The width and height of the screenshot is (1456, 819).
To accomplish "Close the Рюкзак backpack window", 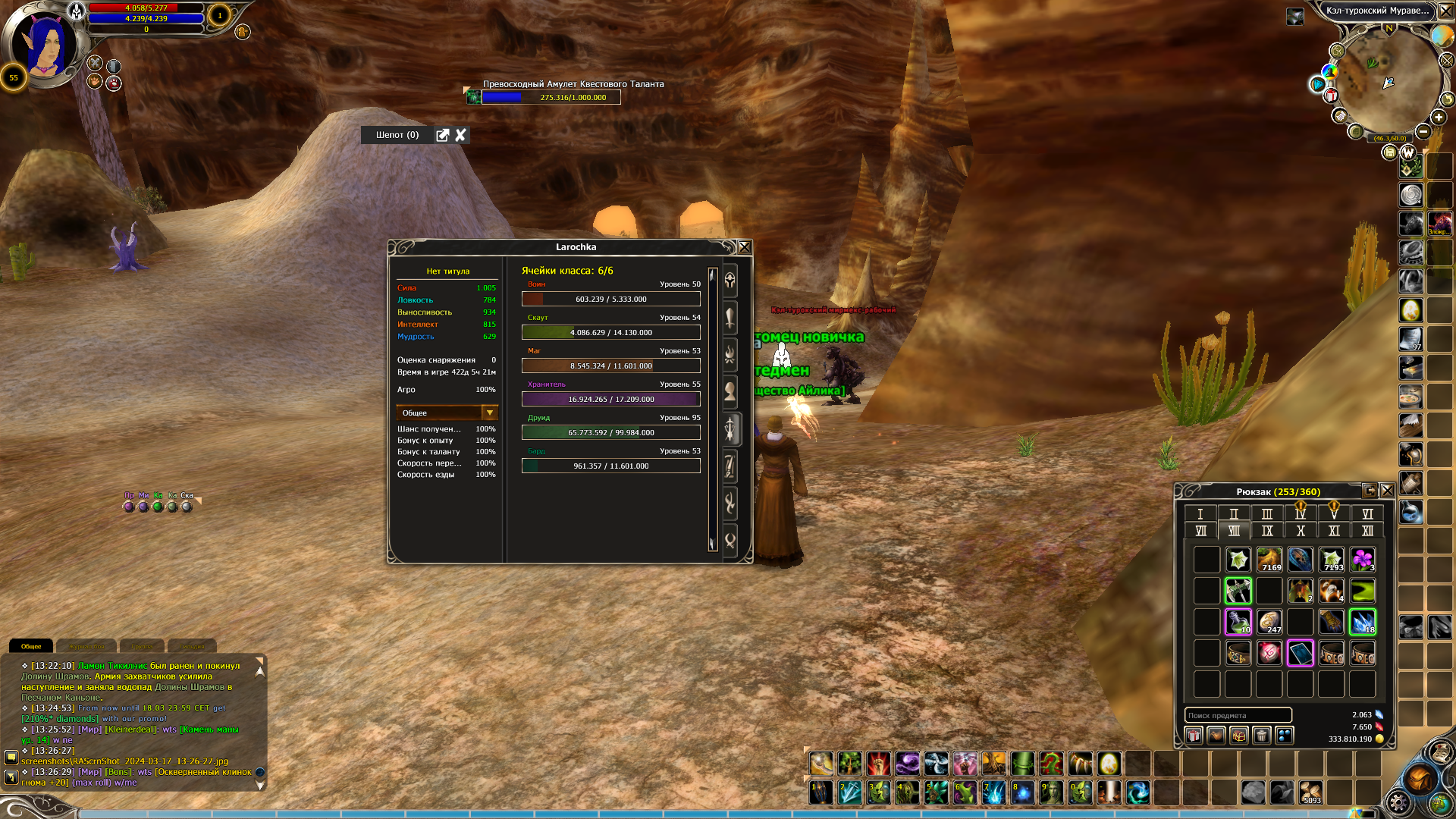I will click(1387, 491).
